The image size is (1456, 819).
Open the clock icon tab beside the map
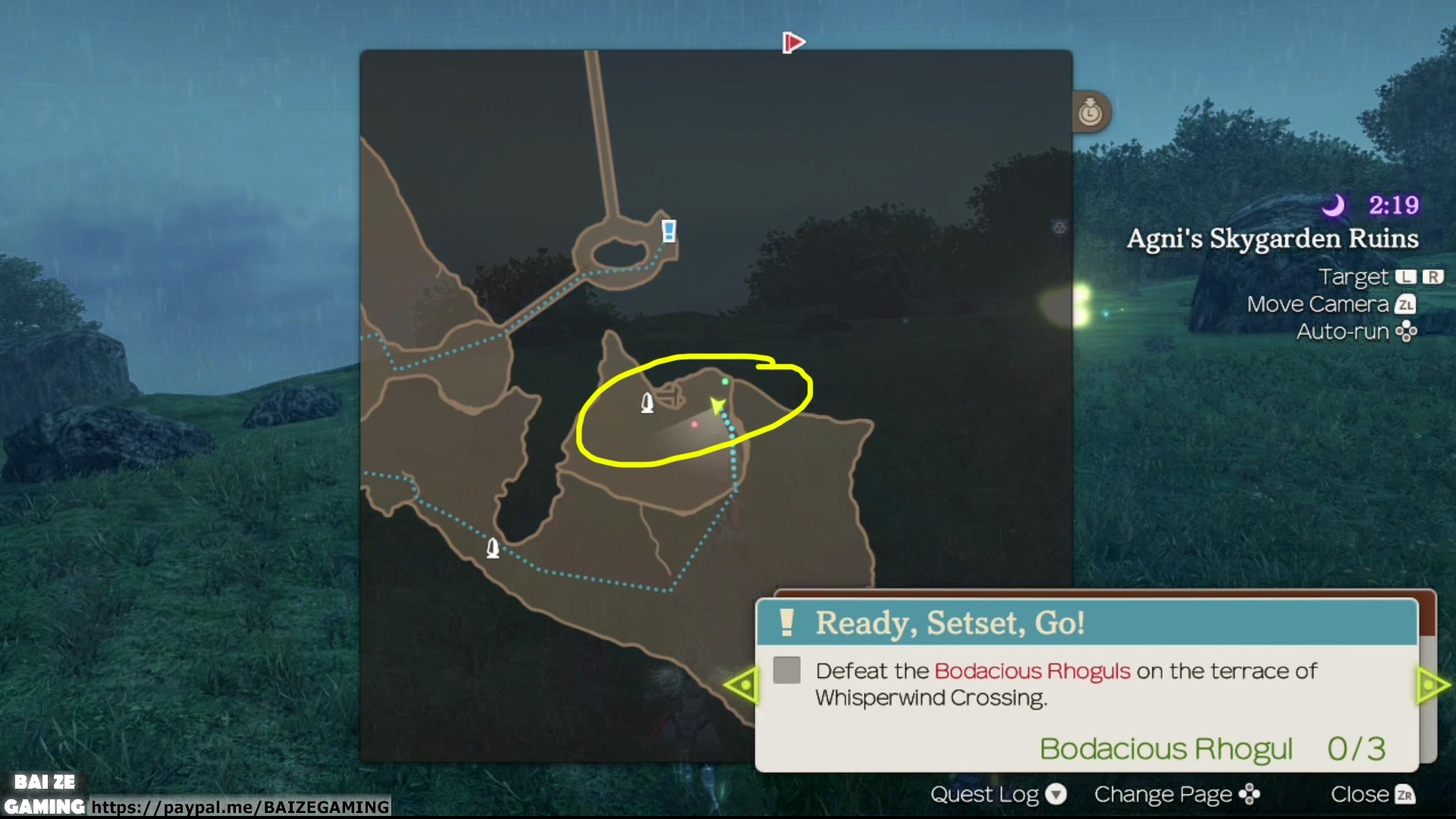1090,112
